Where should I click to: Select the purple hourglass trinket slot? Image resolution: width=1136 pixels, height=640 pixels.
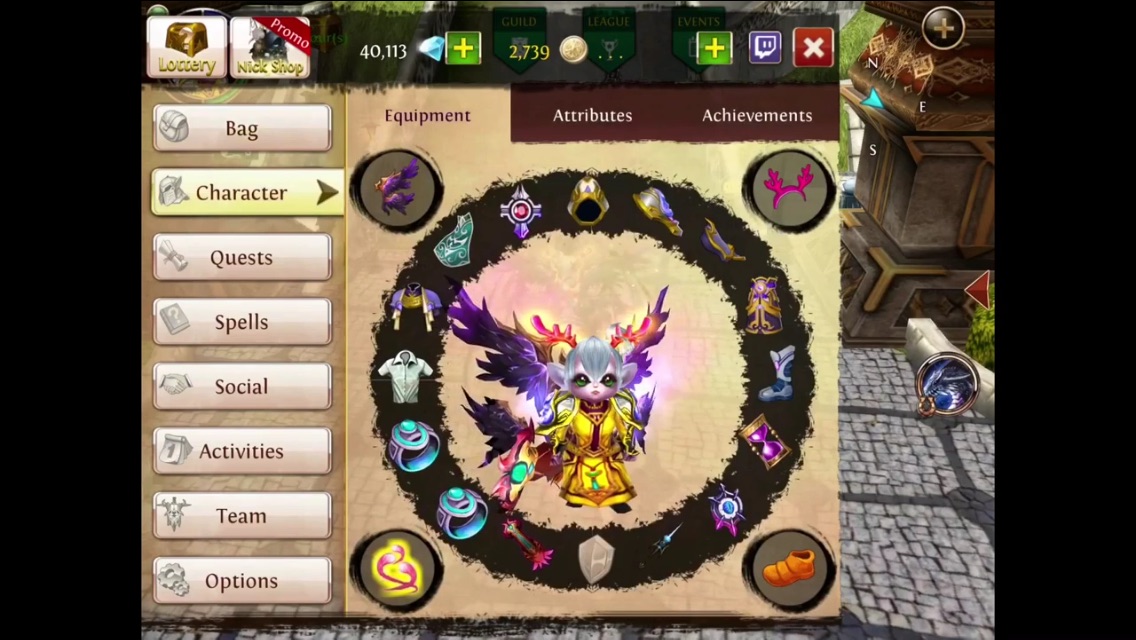pyautogui.click(x=764, y=440)
